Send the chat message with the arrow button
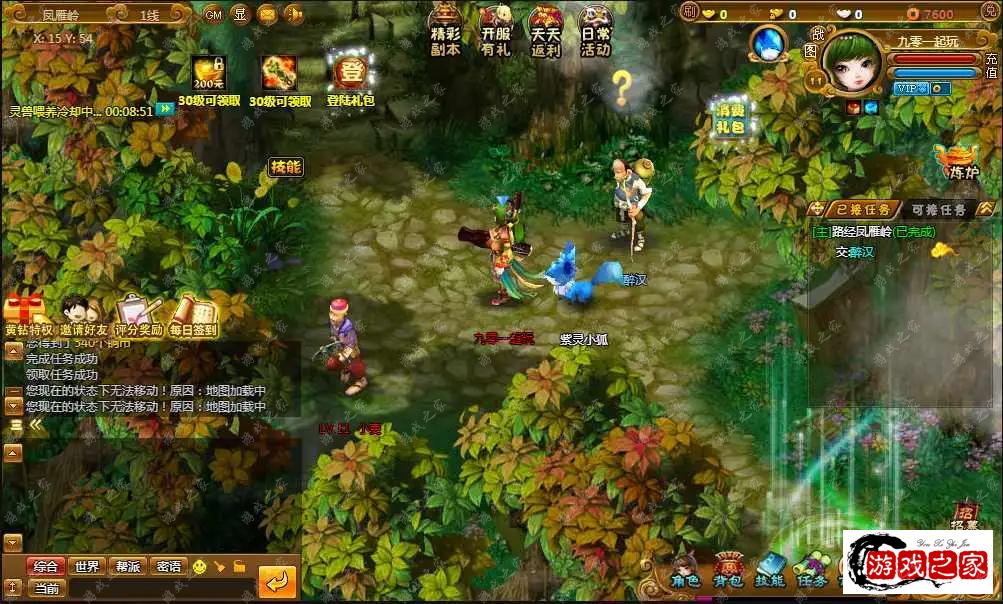This screenshot has height=604, width=1003. (277, 581)
